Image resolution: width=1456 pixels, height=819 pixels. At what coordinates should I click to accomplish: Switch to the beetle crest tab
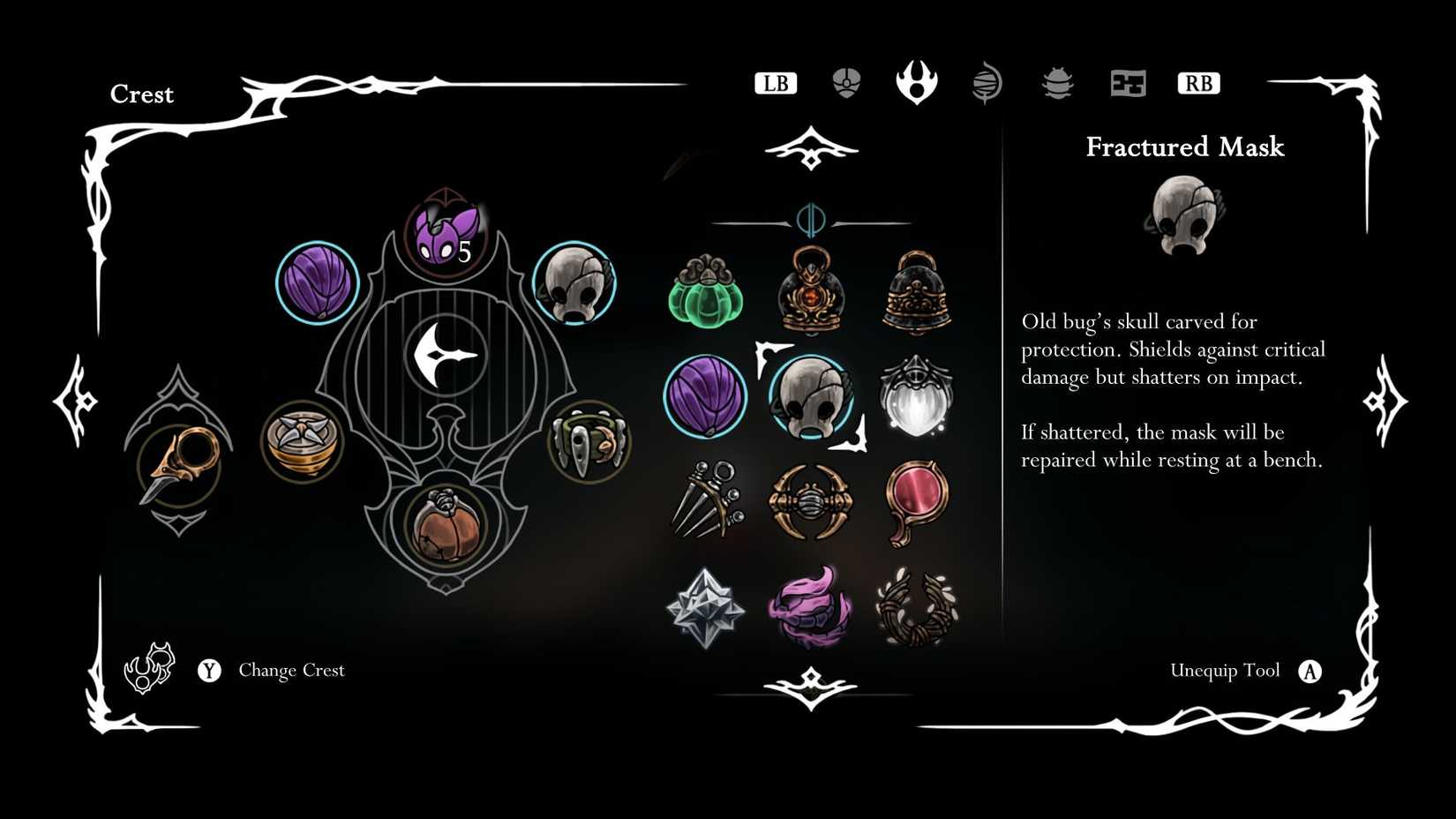click(x=1056, y=84)
